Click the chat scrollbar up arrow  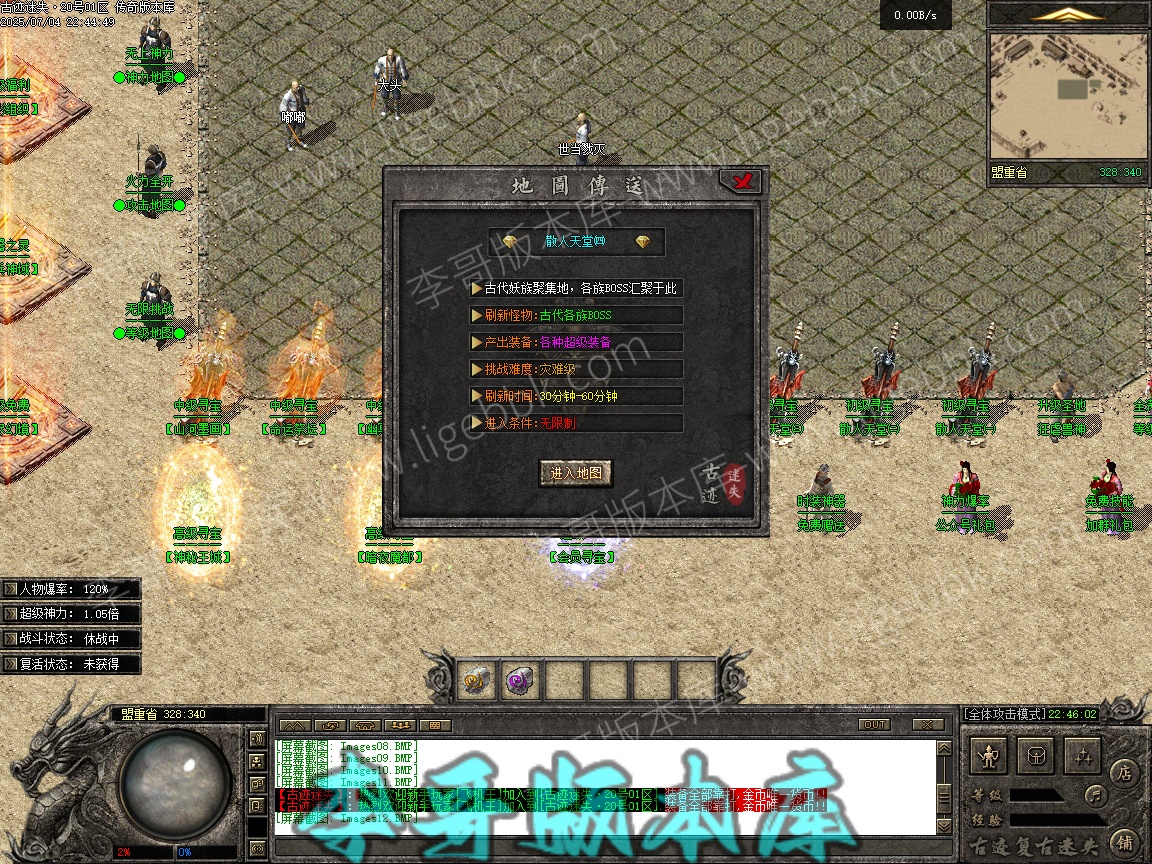click(944, 749)
